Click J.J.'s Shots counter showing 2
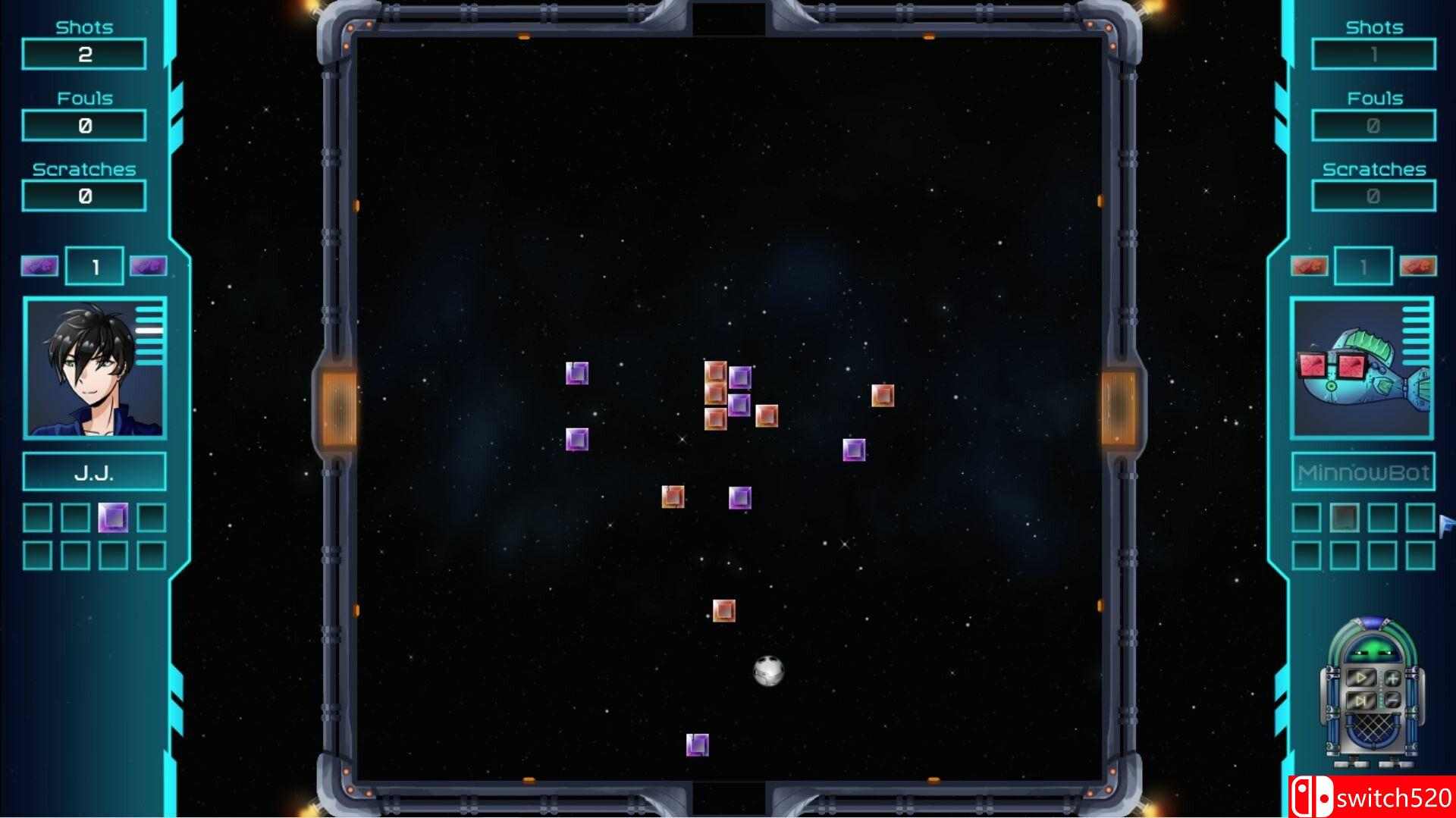The image size is (1456, 818). [83, 53]
